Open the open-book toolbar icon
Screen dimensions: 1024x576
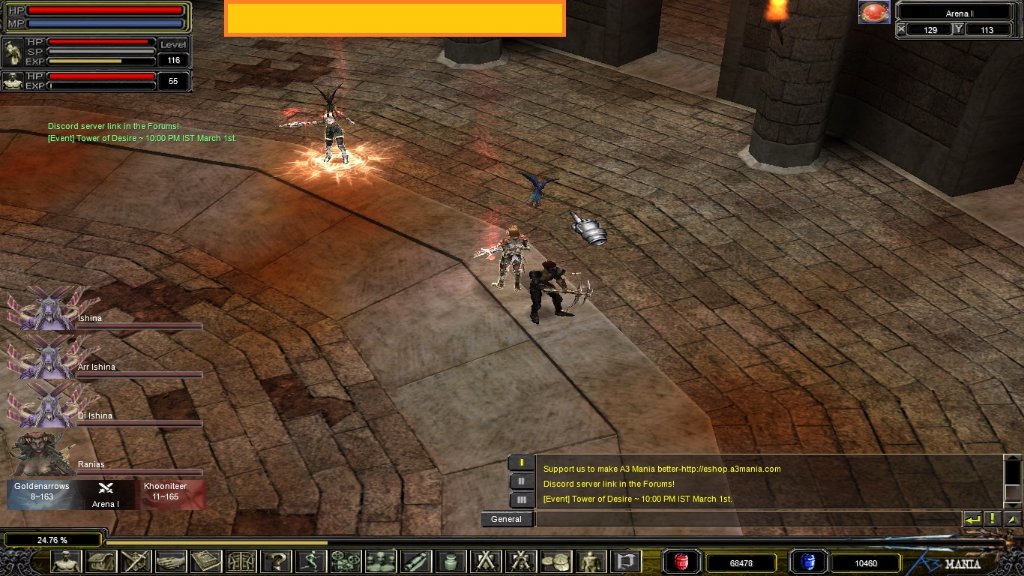(x=205, y=561)
